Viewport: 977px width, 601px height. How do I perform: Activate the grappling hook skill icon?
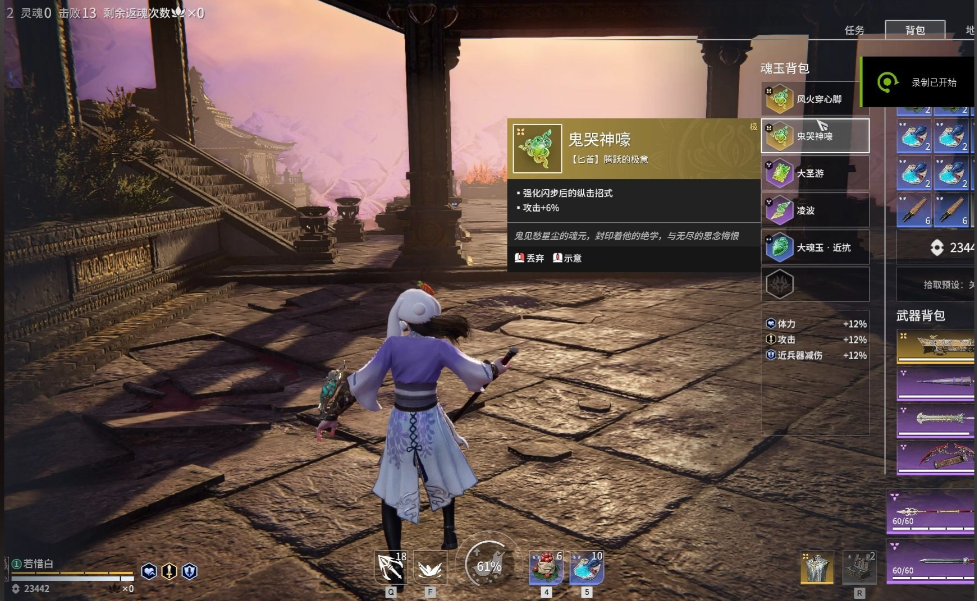tap(389, 567)
